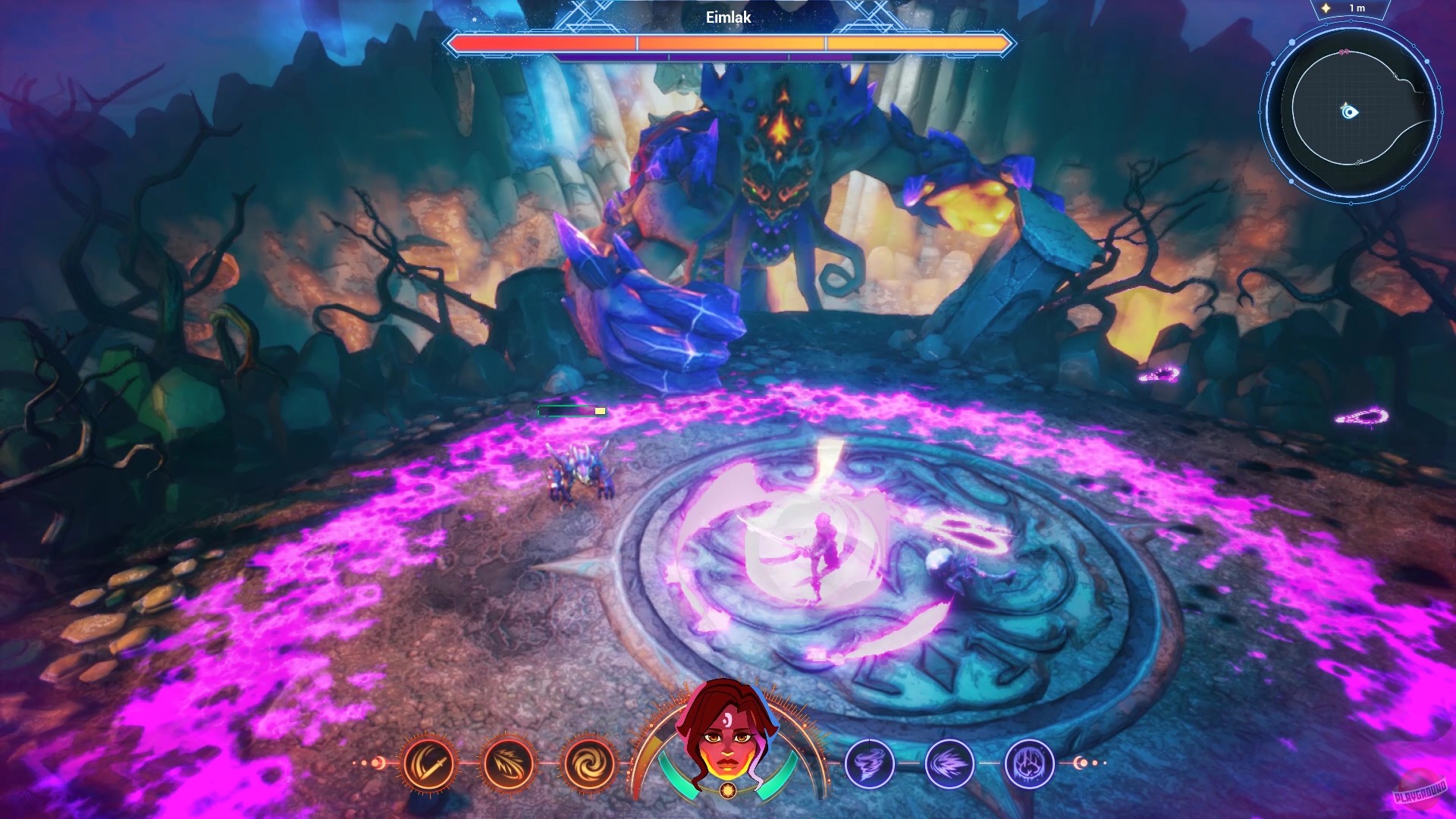Click the sun amulet icon beneath the portrait
Image resolution: width=1456 pixels, height=819 pixels.
click(726, 789)
